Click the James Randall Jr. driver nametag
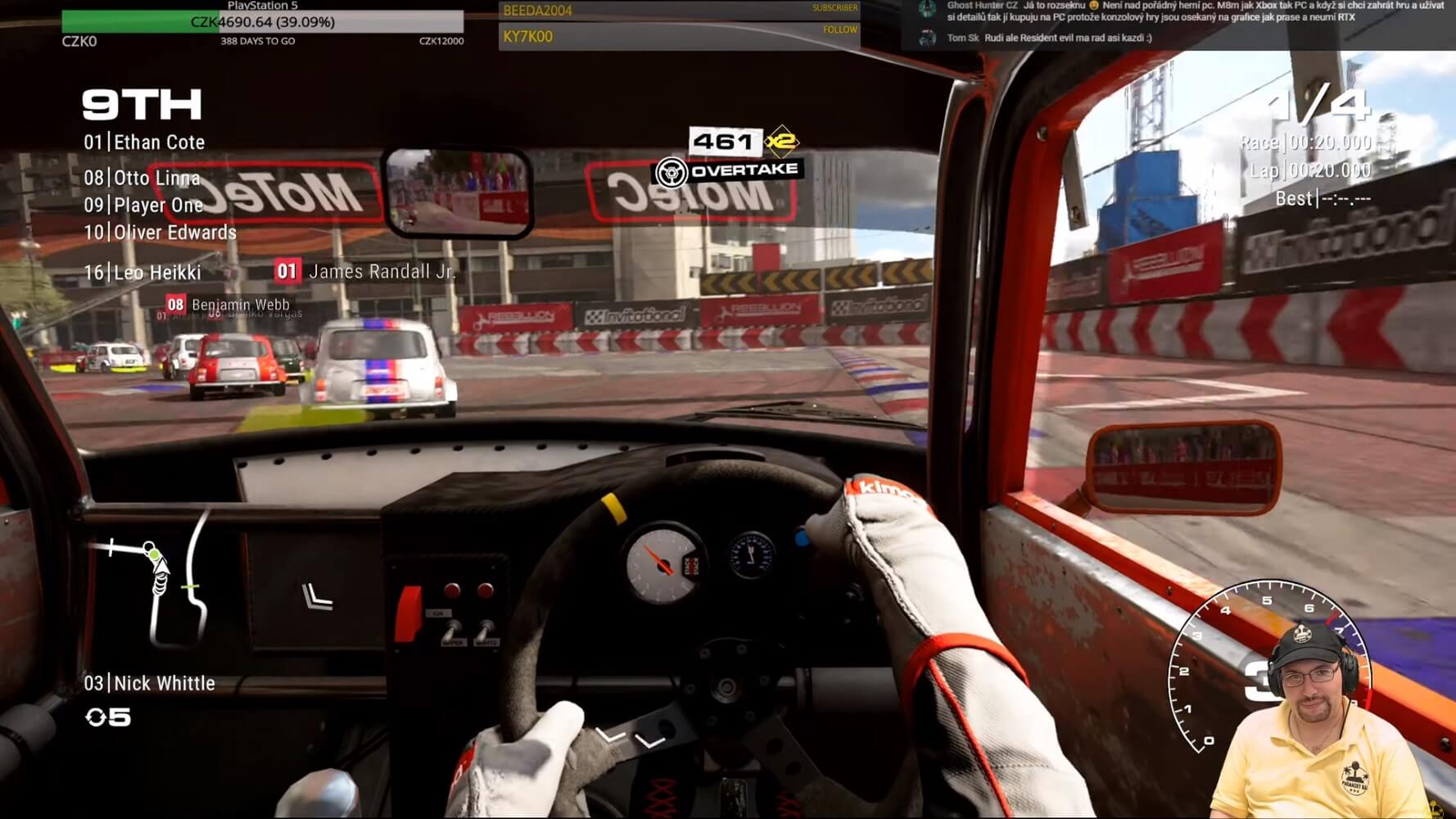The image size is (1456, 819). tap(366, 271)
